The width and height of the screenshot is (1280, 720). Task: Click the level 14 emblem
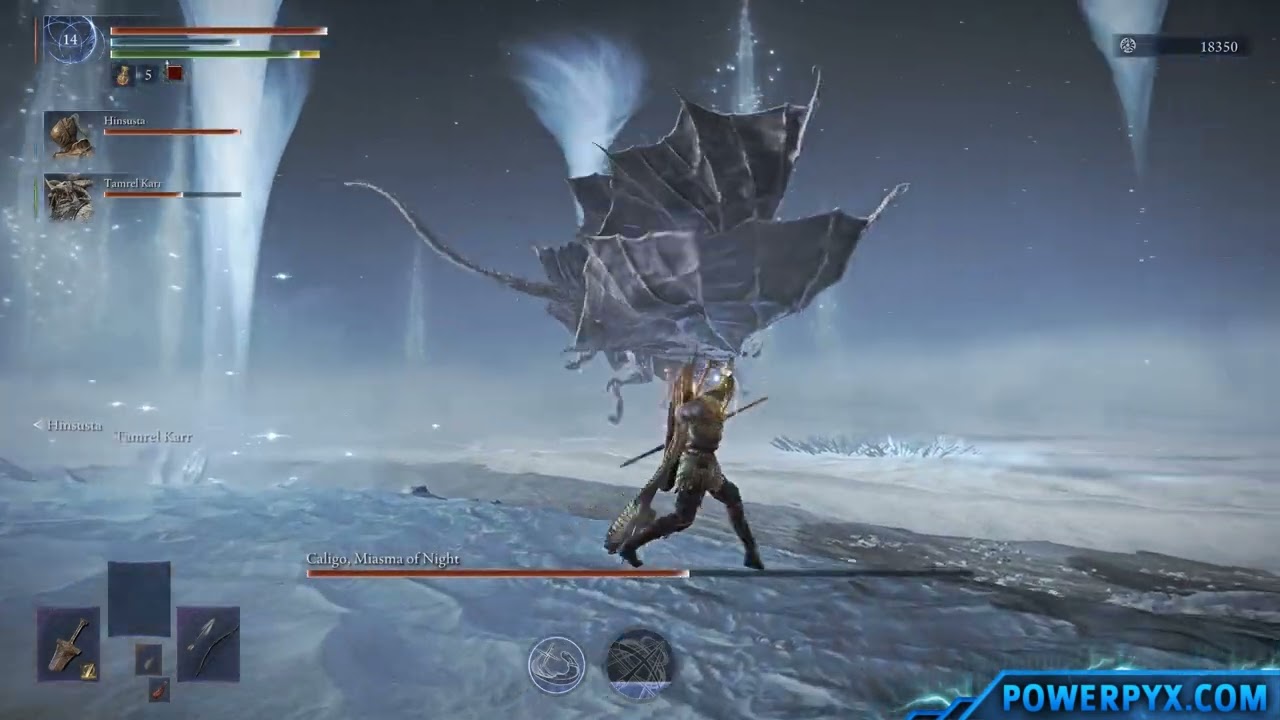tap(70, 41)
